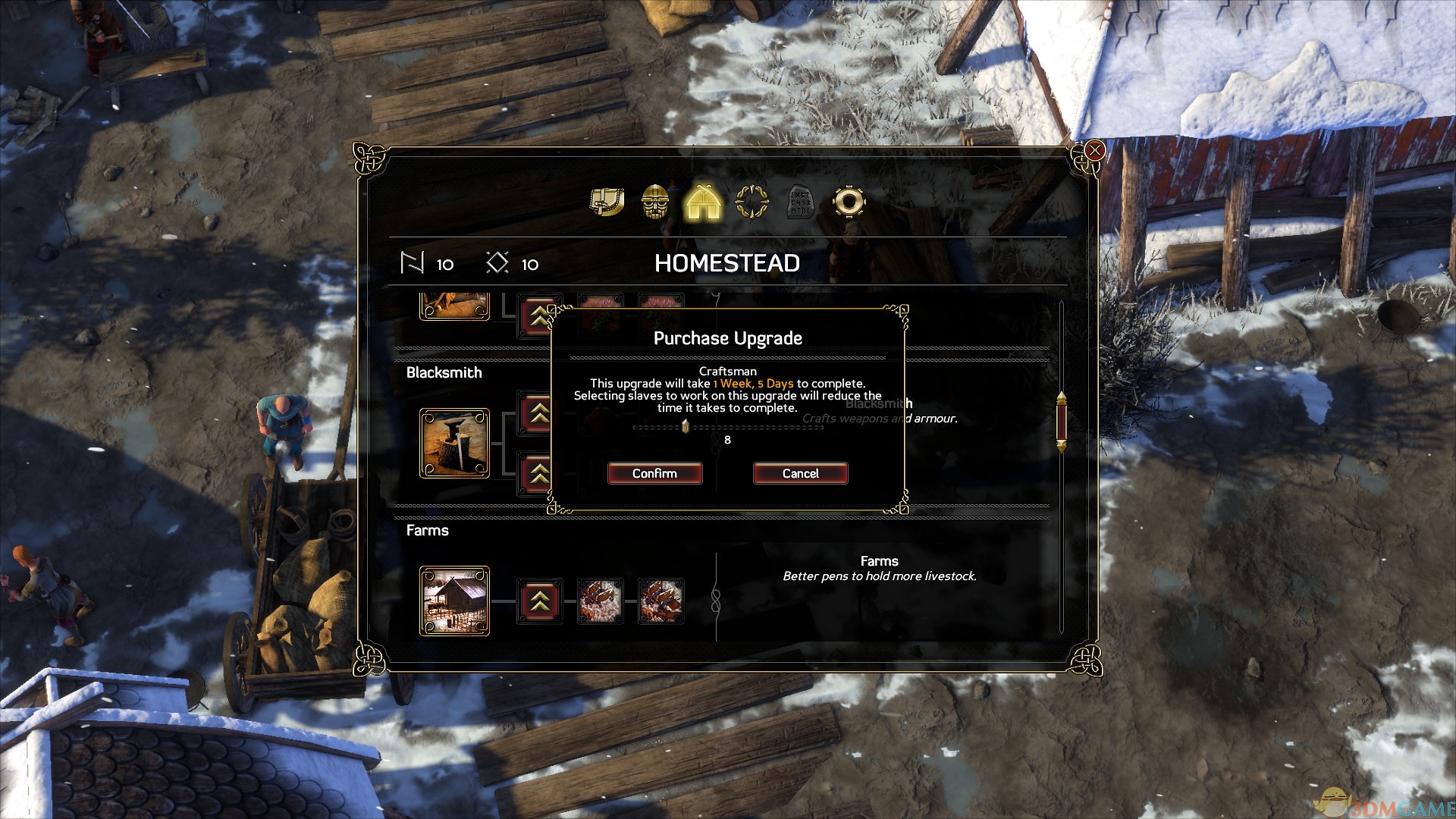Image resolution: width=1456 pixels, height=819 pixels.
Task: Click the Farms upgrade chevron button
Action: tap(539, 601)
